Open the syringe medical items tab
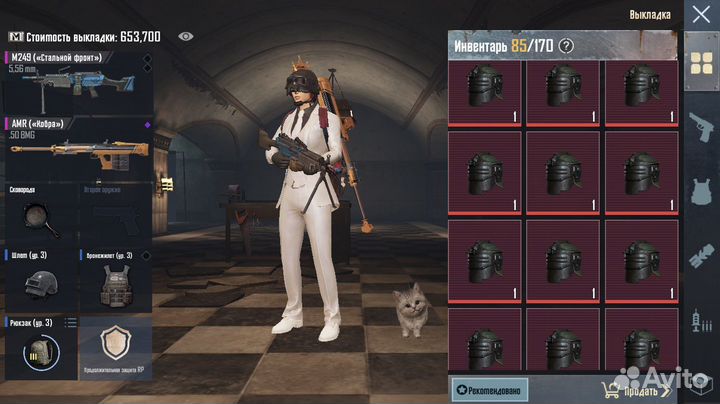The image size is (720, 404). tap(700, 322)
